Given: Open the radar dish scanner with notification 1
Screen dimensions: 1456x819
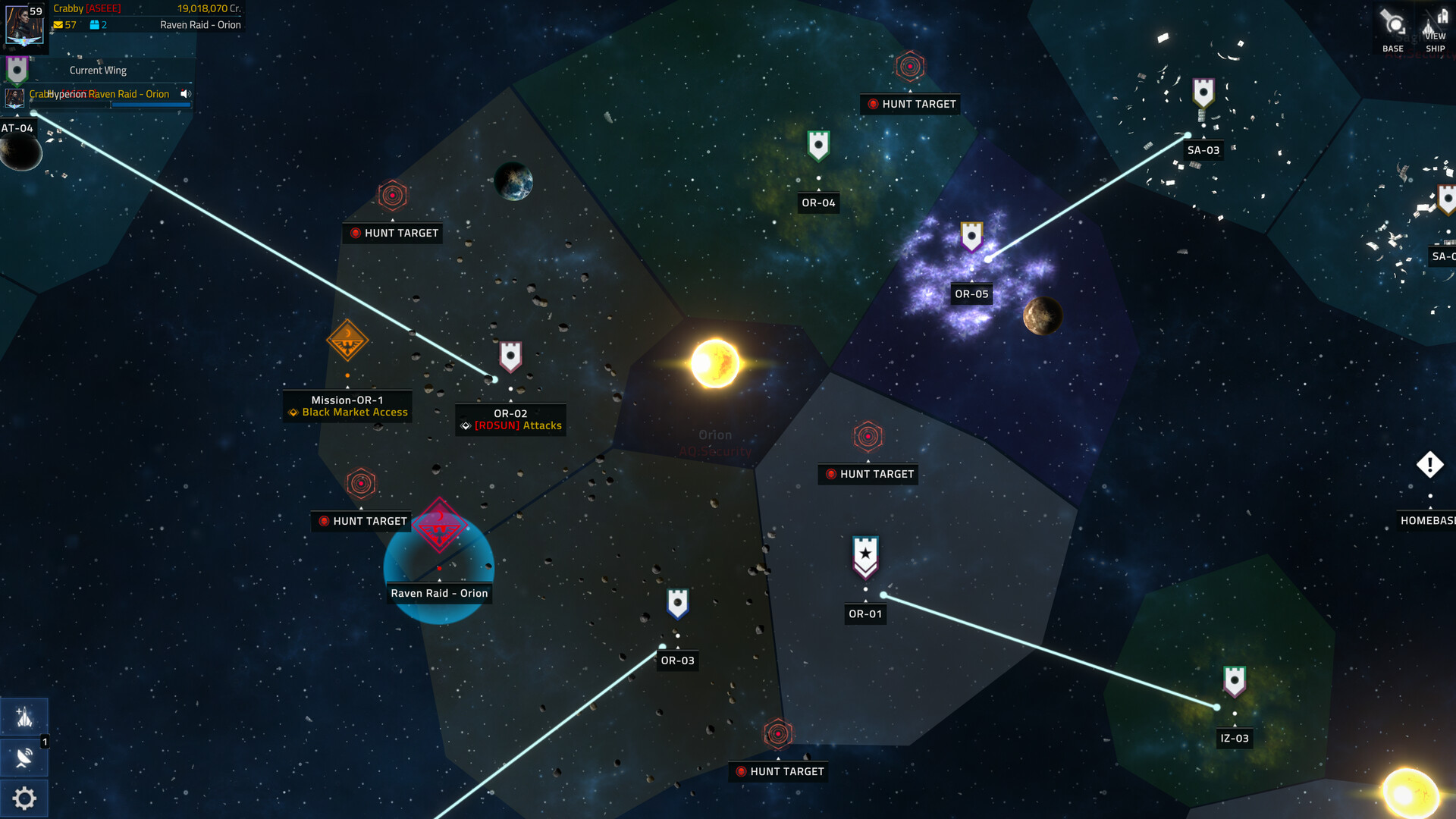Looking at the screenshot, I should click(24, 758).
